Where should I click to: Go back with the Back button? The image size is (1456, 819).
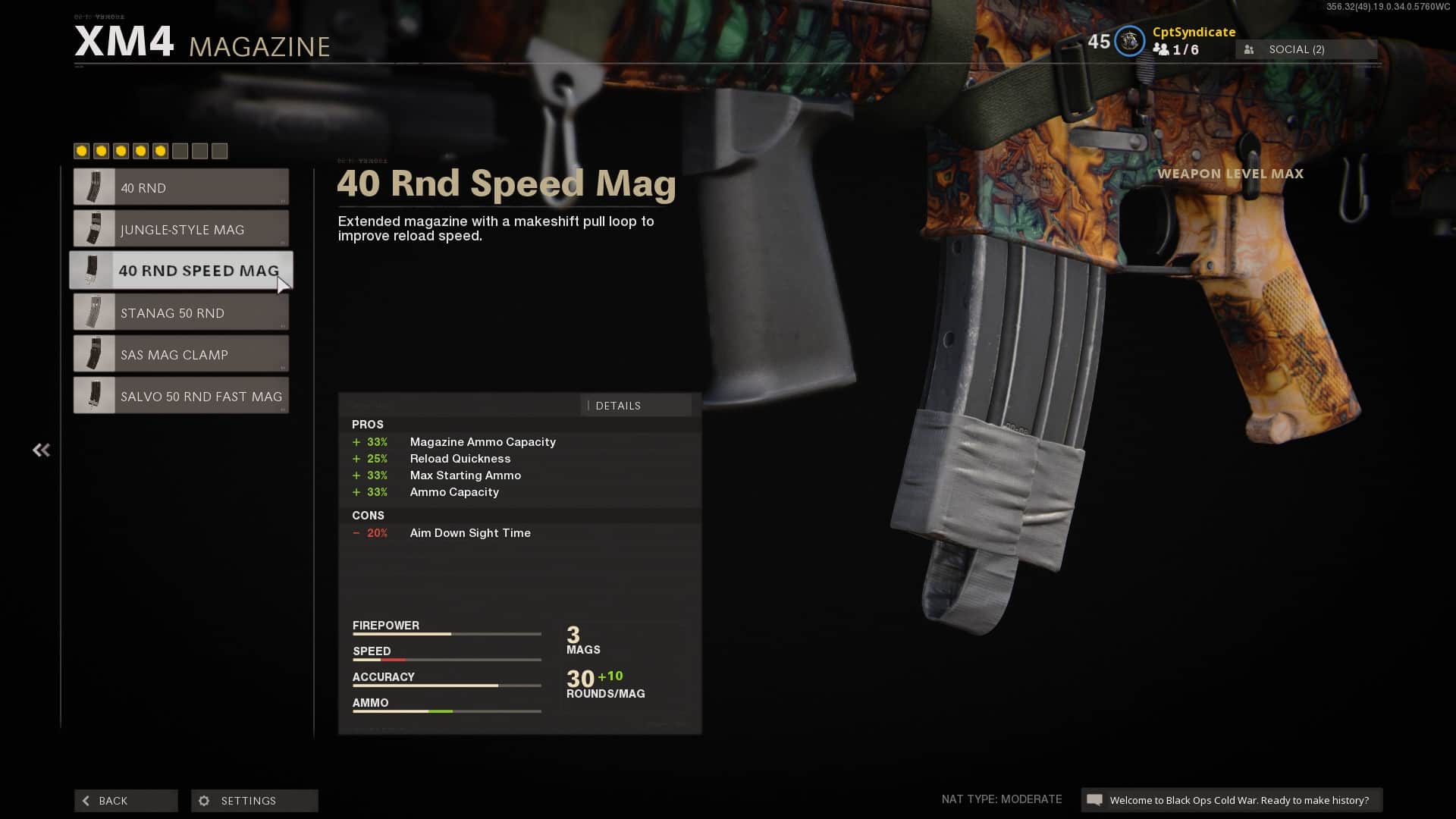tap(126, 801)
